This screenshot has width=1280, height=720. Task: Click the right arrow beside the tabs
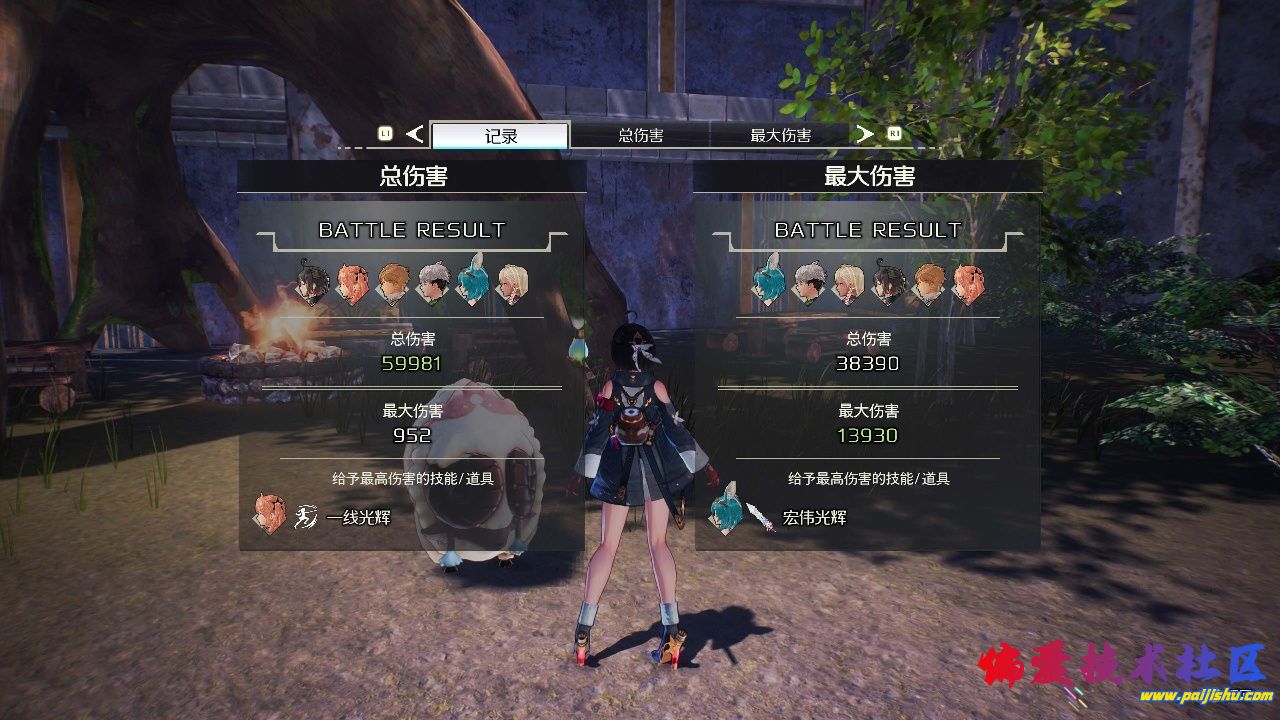point(865,134)
